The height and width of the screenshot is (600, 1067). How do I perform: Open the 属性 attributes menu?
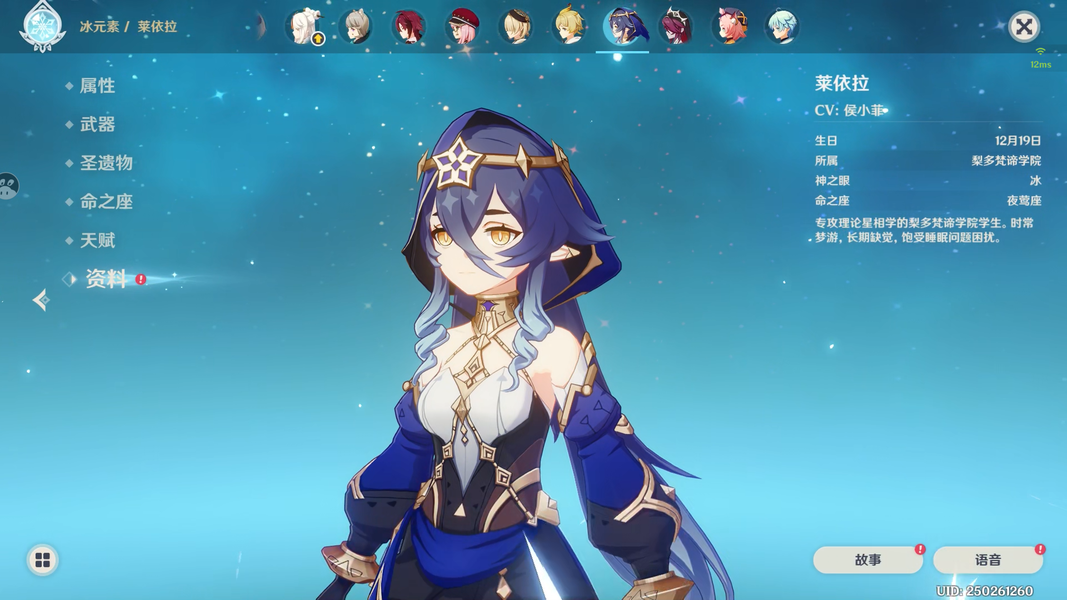(x=97, y=86)
